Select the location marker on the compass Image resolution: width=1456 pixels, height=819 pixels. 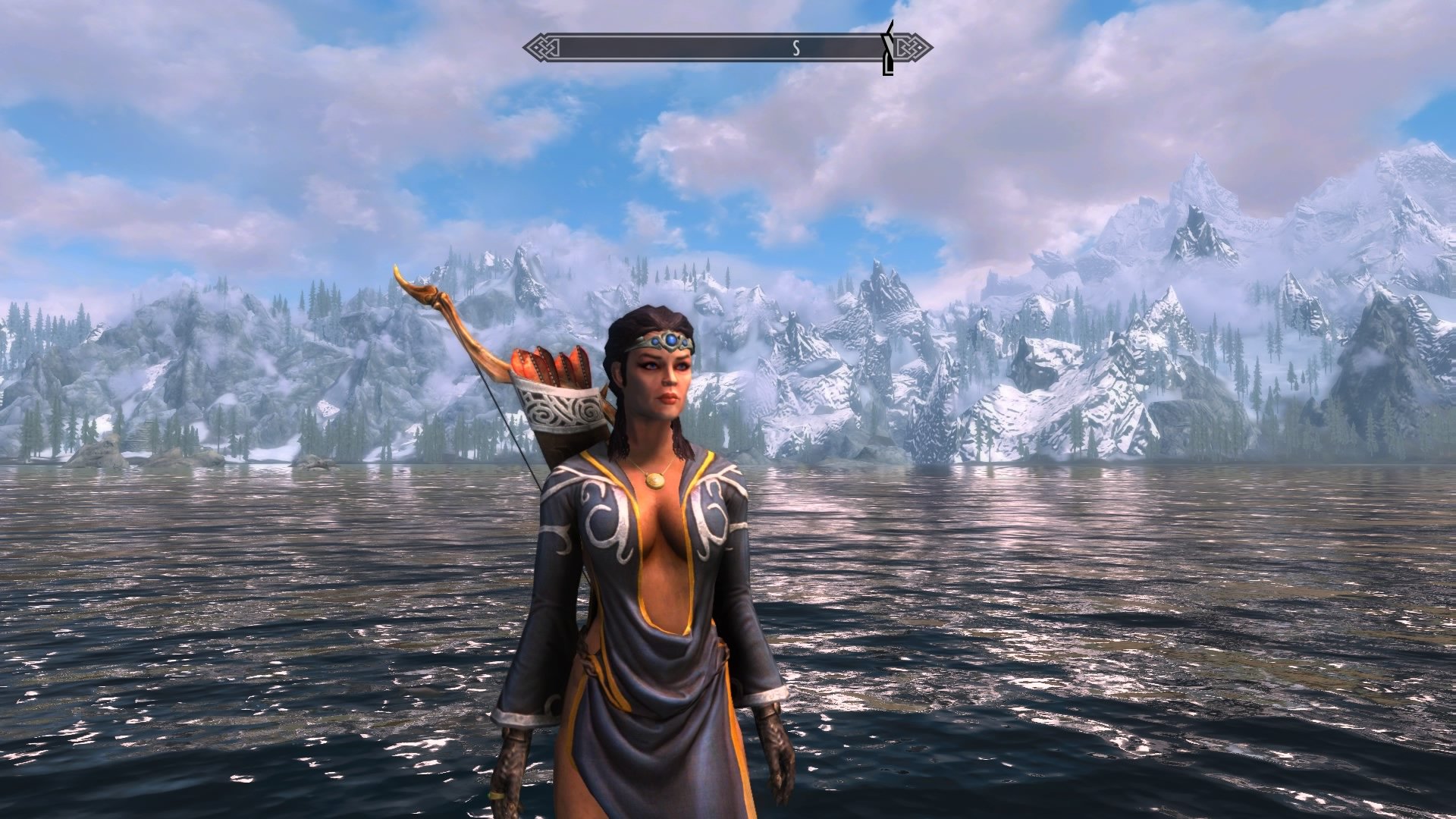pyautogui.click(x=888, y=48)
